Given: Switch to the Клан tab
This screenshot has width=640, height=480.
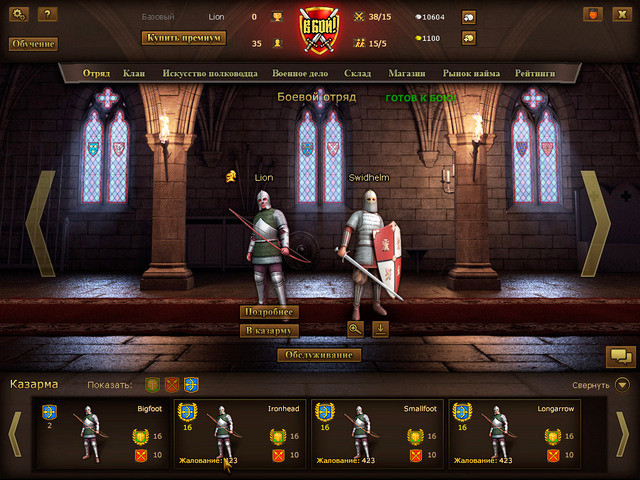Looking at the screenshot, I should [133, 73].
